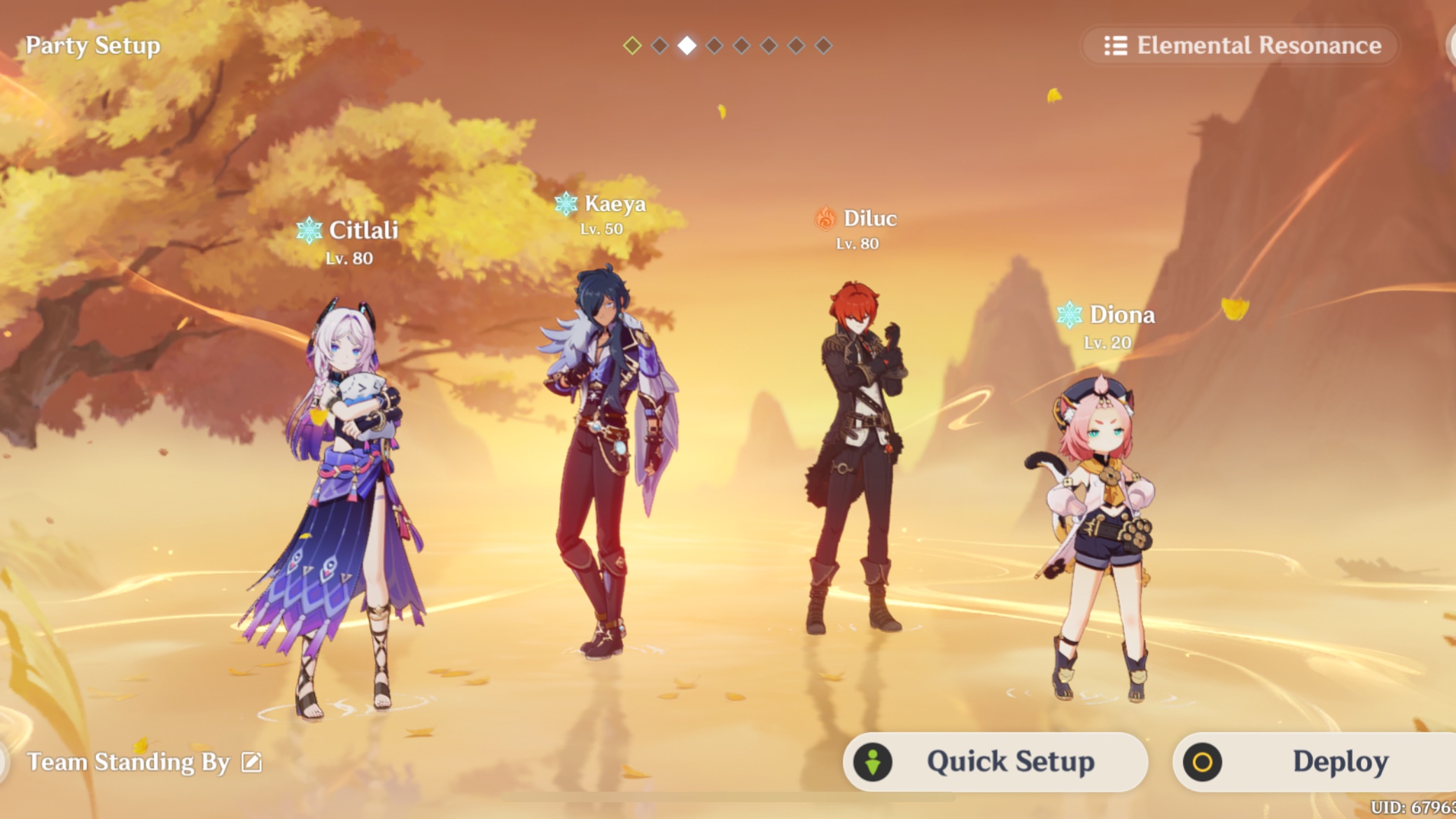Switch to the second party slot
The image size is (1456, 819).
point(659,45)
